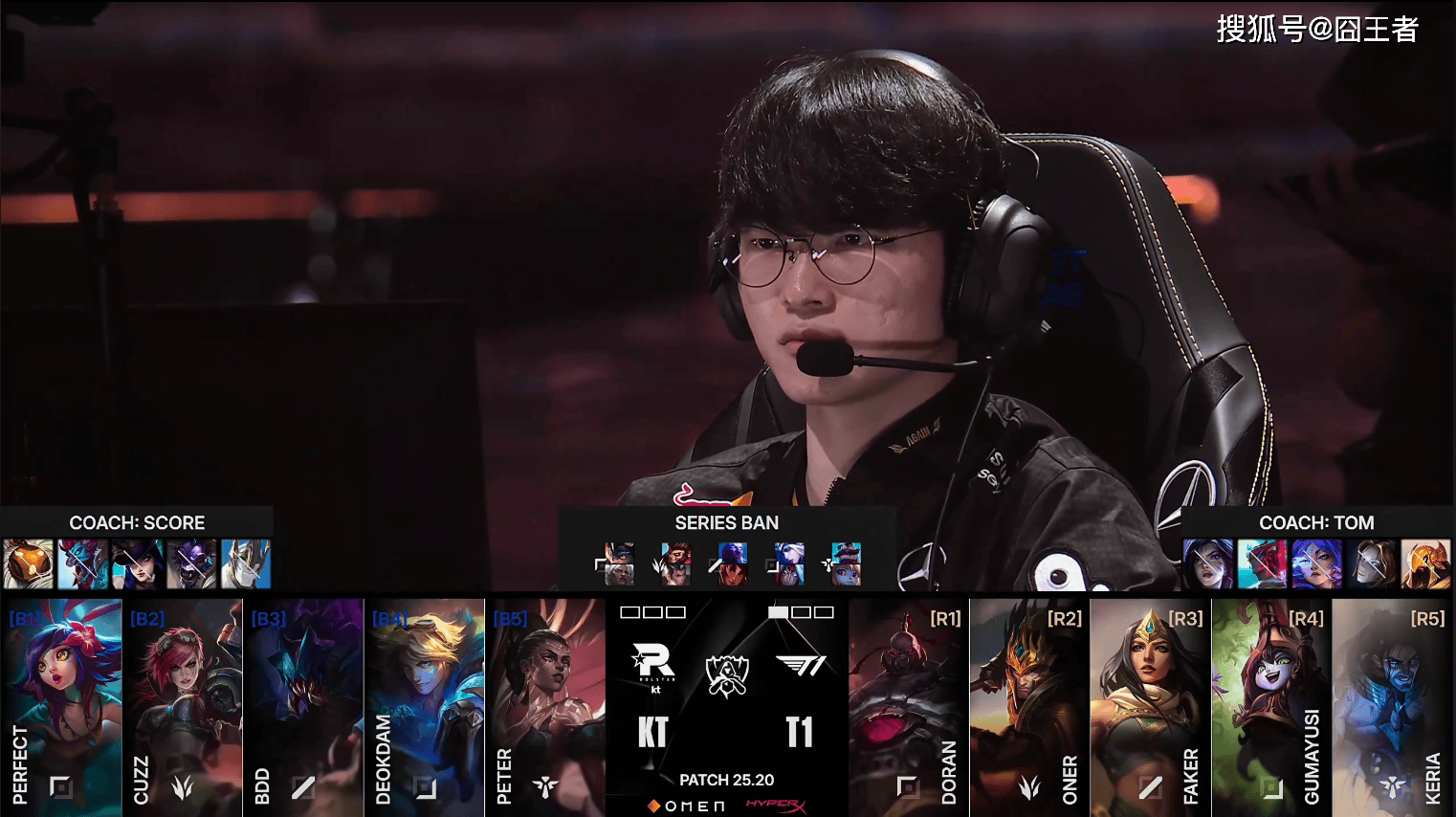
Task: Choose GUMAYUSI's R4 champion card
Action: [x=1271, y=706]
